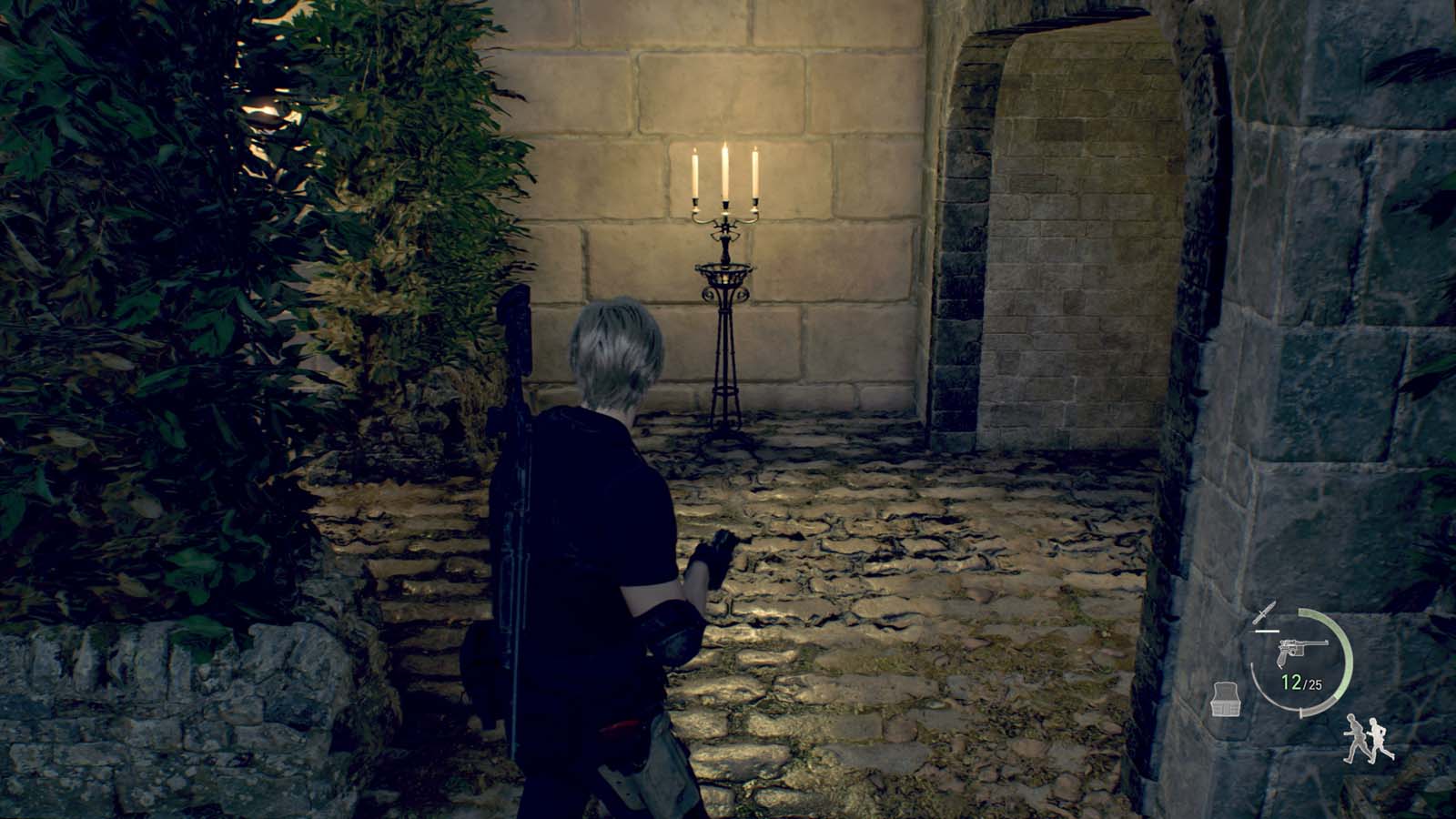The height and width of the screenshot is (819, 1456).
Task: Click the knife durability bar icon
Action: [x=1267, y=631]
